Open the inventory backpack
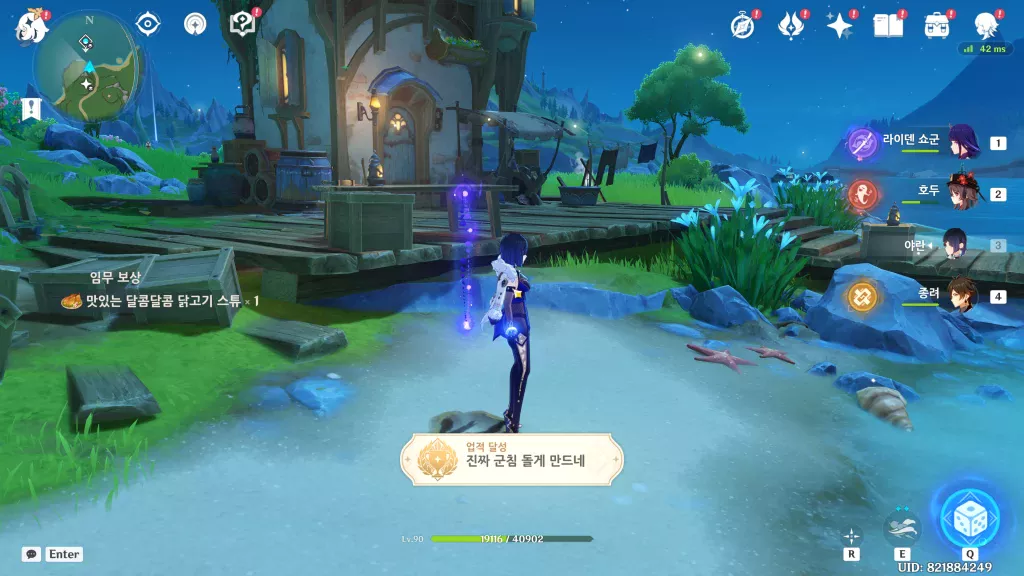Image resolution: width=1024 pixels, height=576 pixels. point(936,25)
